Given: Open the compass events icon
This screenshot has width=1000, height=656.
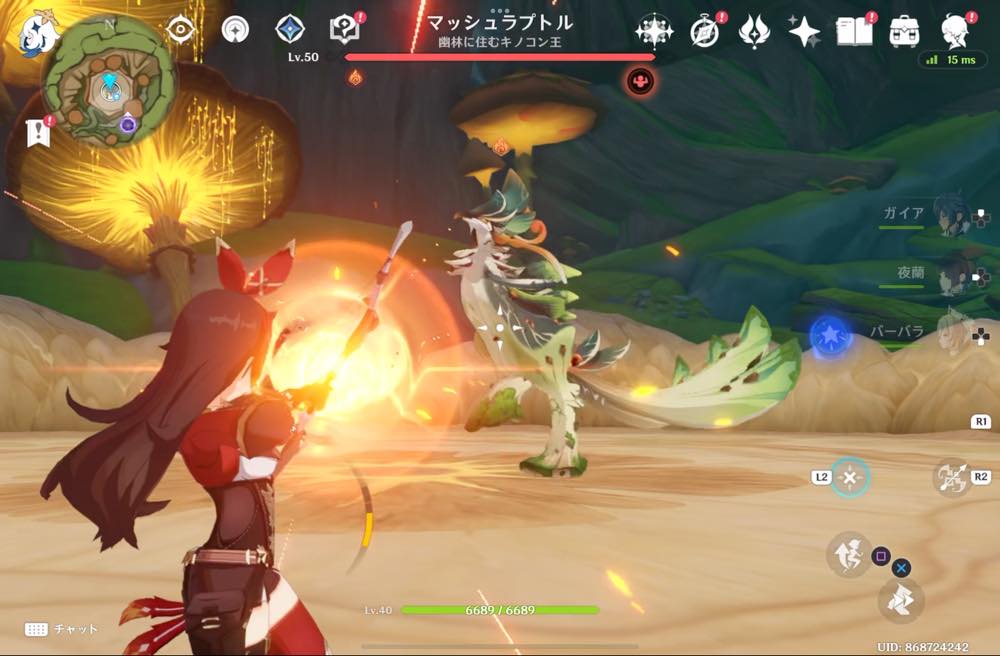Looking at the screenshot, I should pos(705,32).
